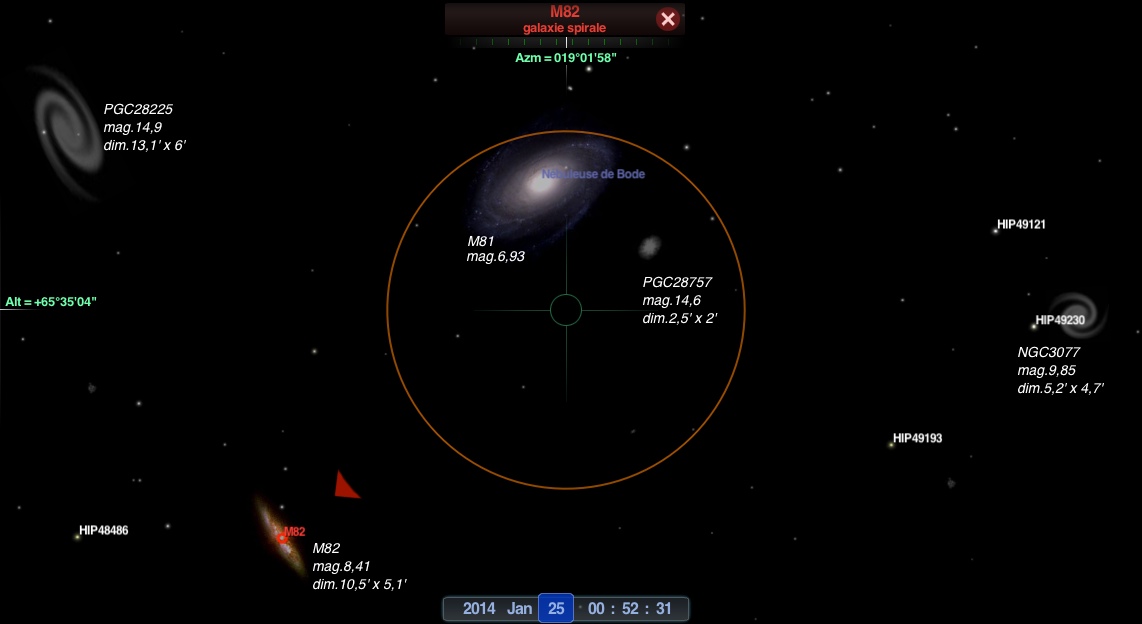Select the month Jan field
Image resolution: width=1142 pixels, height=624 pixels.
(x=519, y=608)
